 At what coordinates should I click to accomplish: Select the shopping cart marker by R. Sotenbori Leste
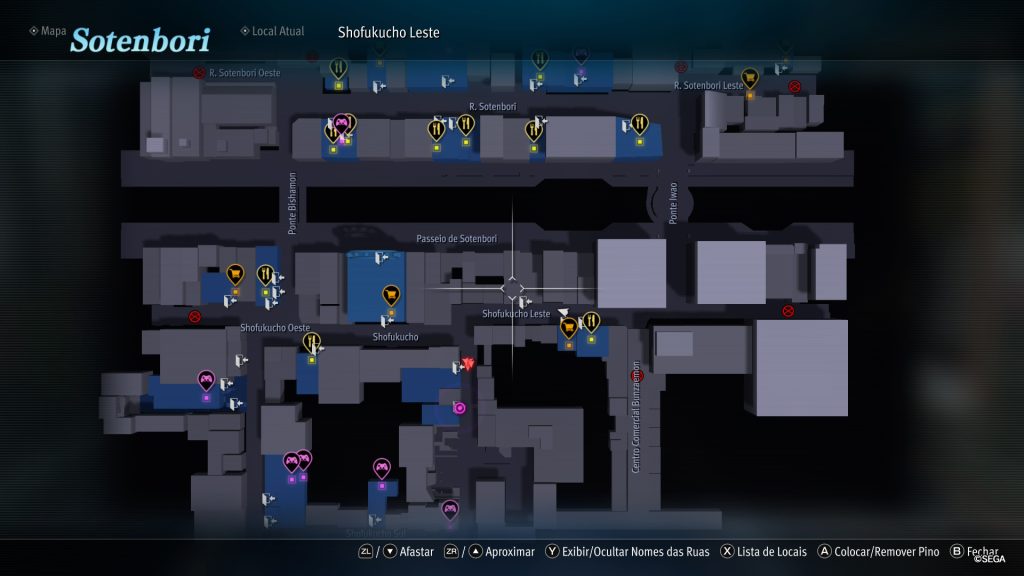click(749, 77)
